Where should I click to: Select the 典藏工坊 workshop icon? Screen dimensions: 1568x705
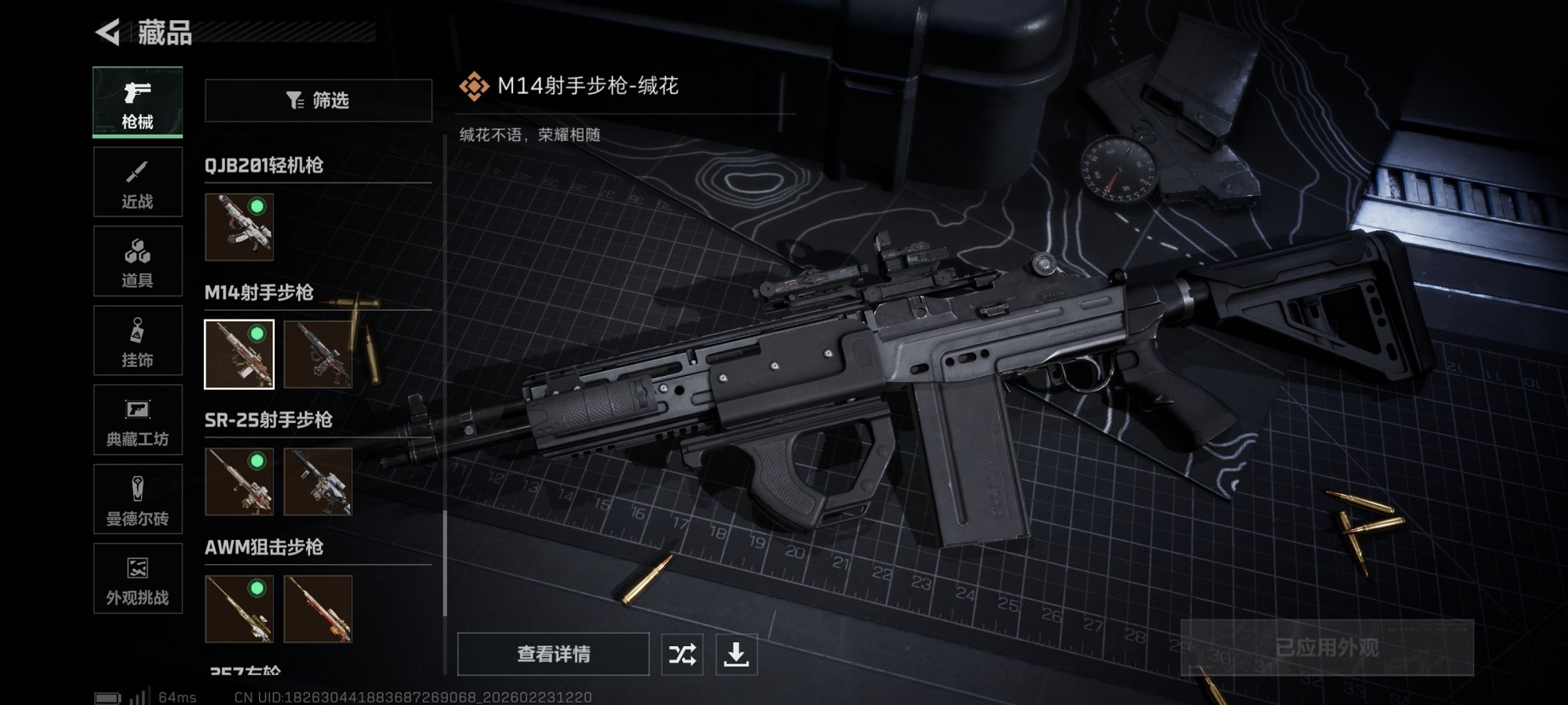pyautogui.click(x=137, y=420)
